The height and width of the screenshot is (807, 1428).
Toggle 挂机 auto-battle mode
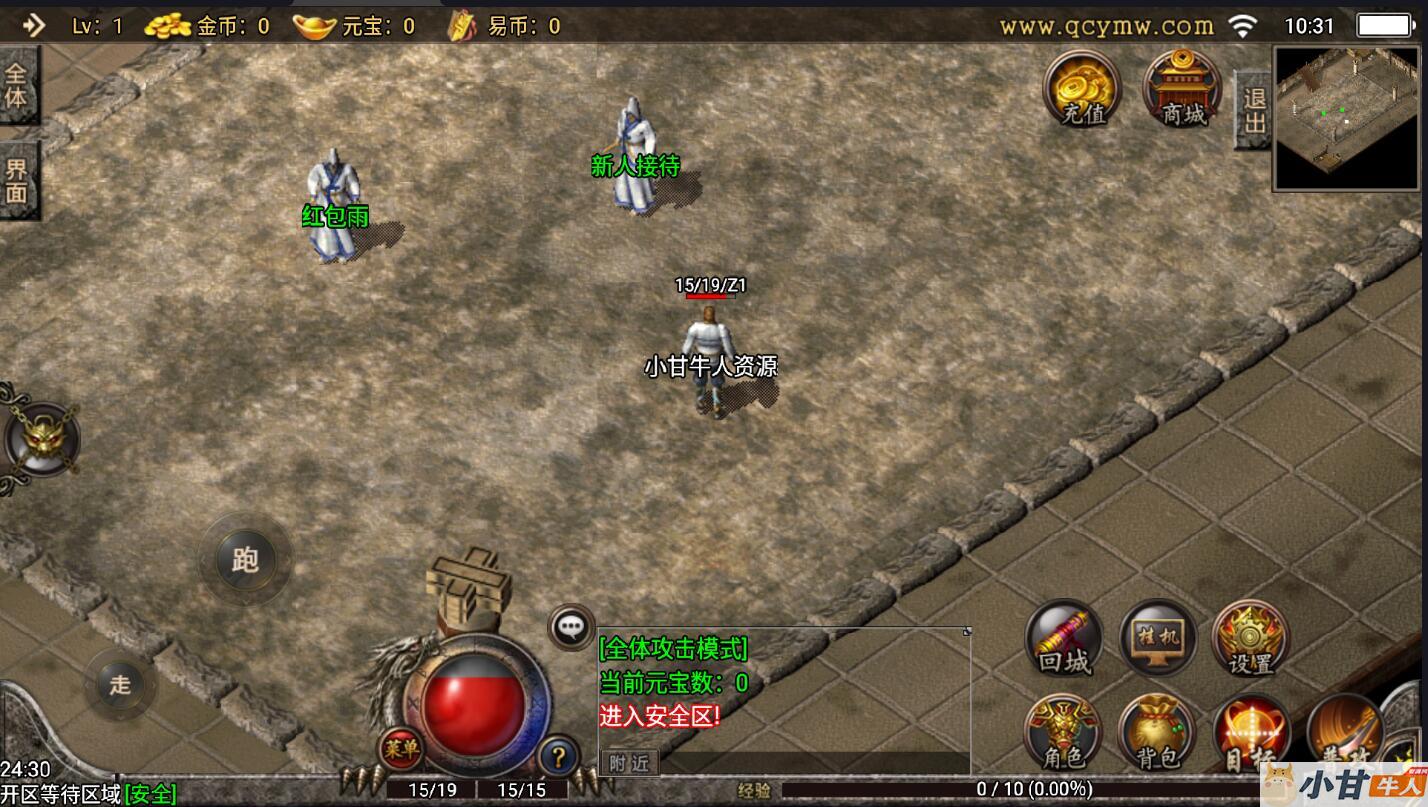tap(1158, 638)
